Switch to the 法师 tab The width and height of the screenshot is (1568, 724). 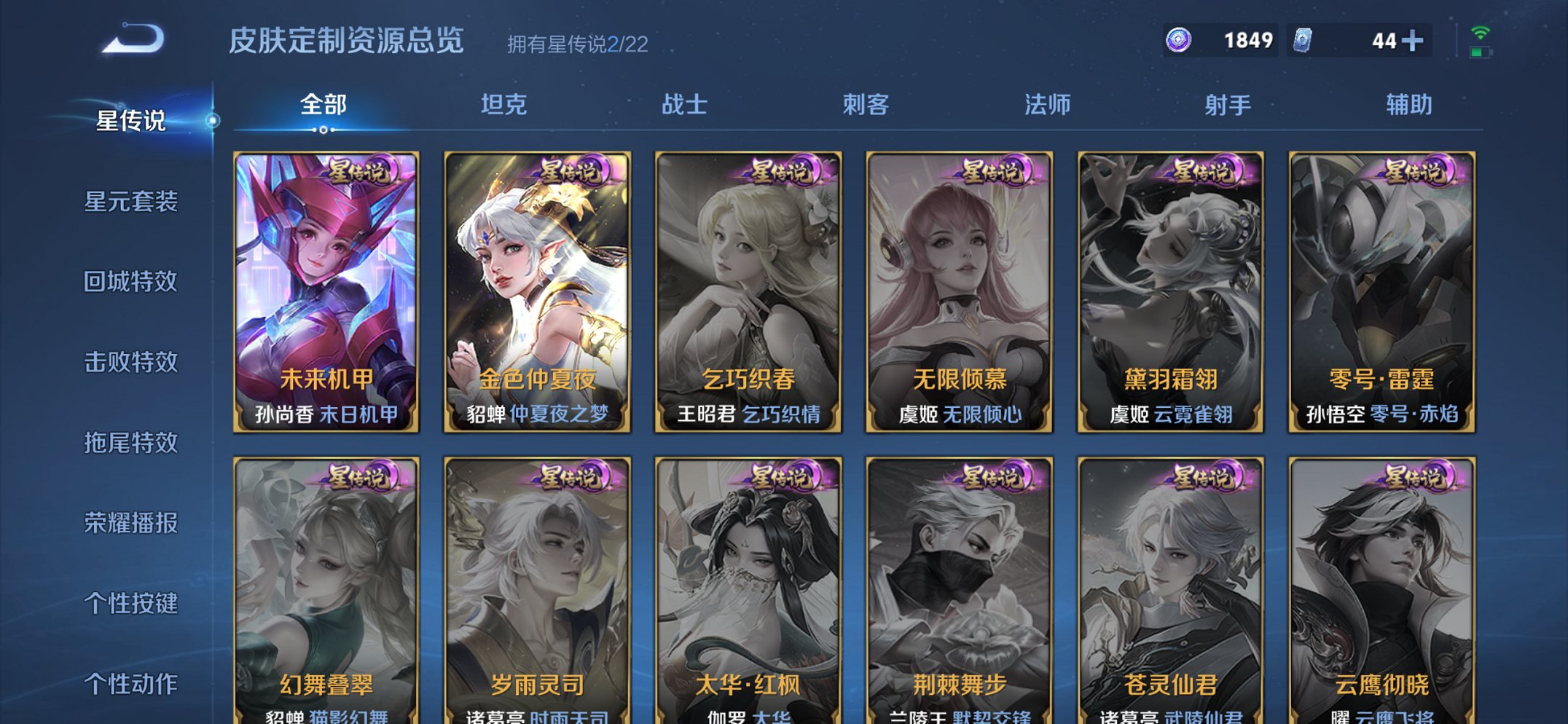tap(1046, 104)
